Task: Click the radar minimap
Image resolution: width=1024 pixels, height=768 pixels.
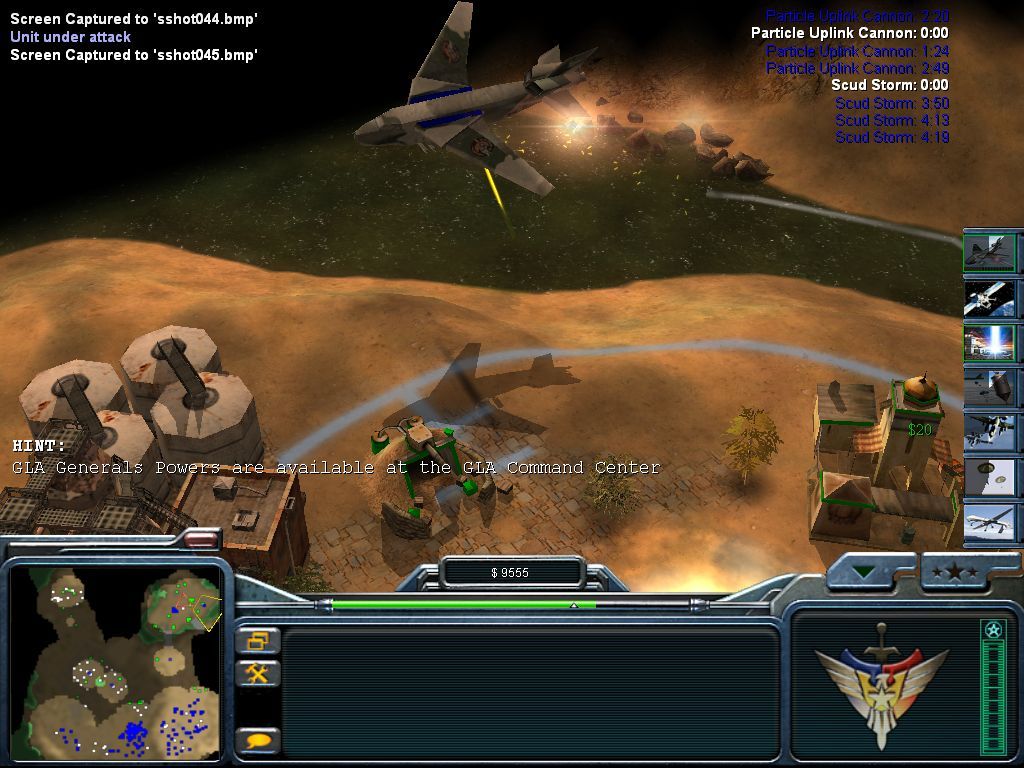Action: pyautogui.click(x=115, y=662)
